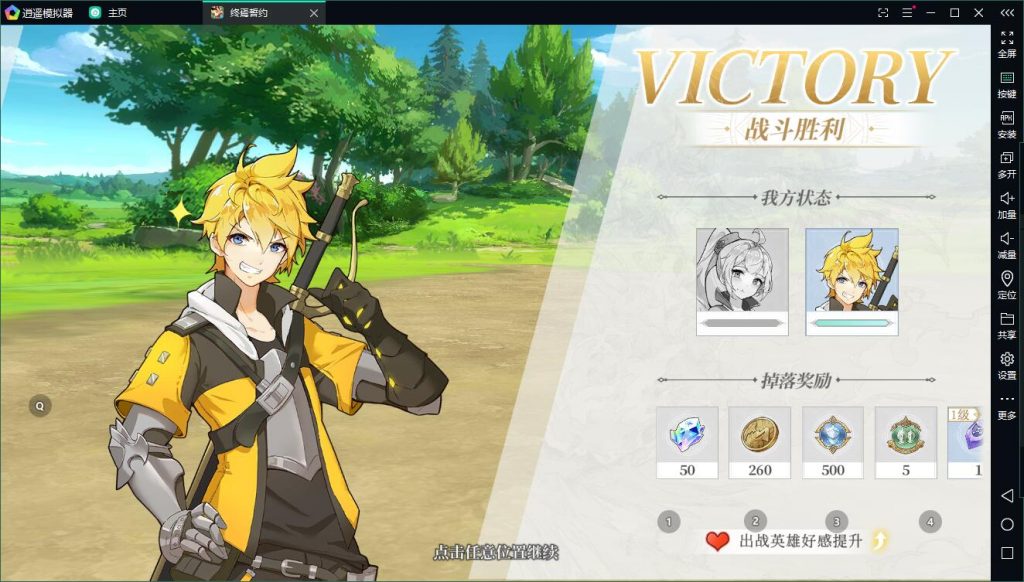1024x582 pixels.
Task: Inspect the blue orb reward showing 500
Action: pyautogui.click(x=833, y=441)
